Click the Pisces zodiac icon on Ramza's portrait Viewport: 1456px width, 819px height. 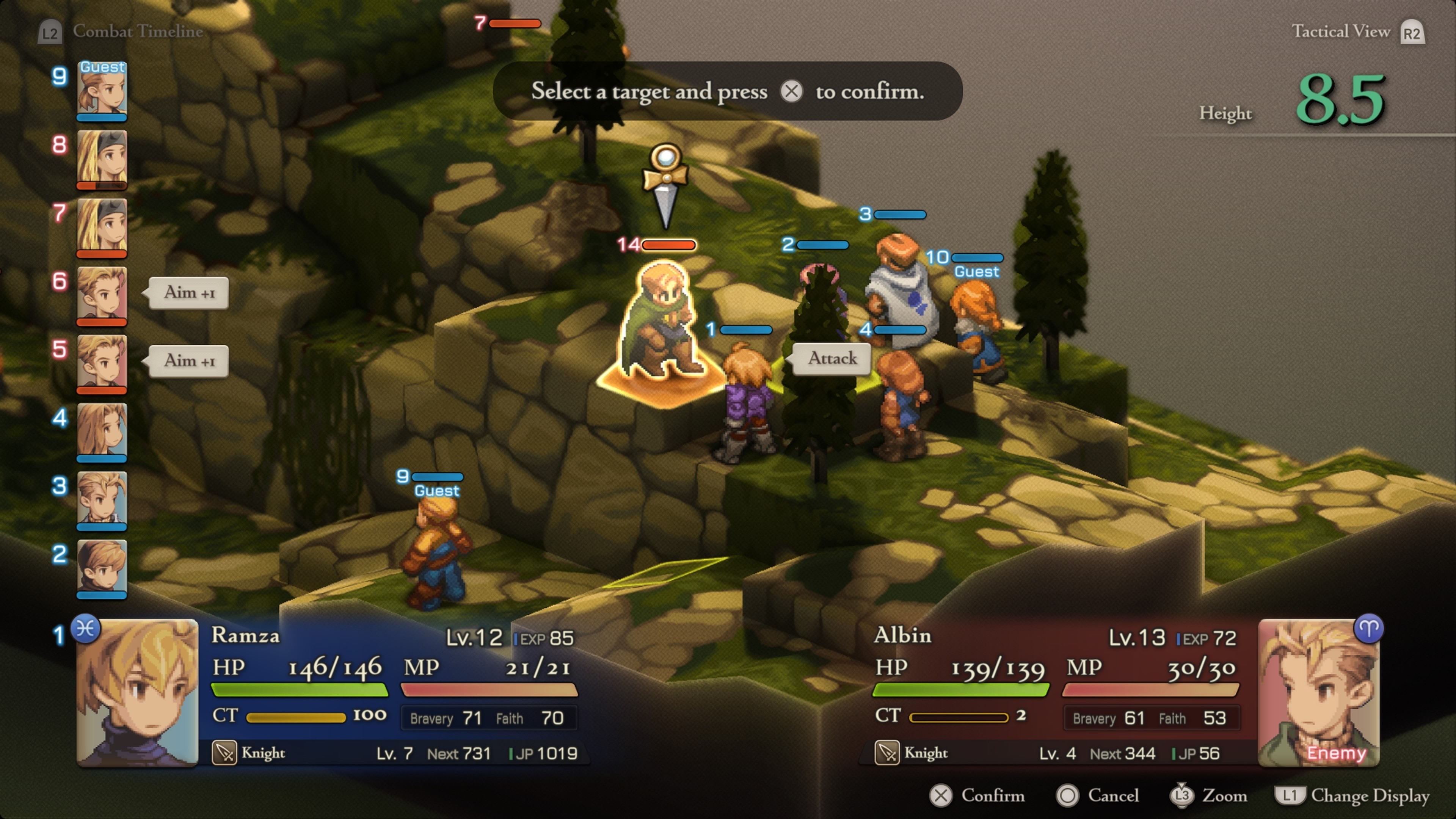click(86, 629)
